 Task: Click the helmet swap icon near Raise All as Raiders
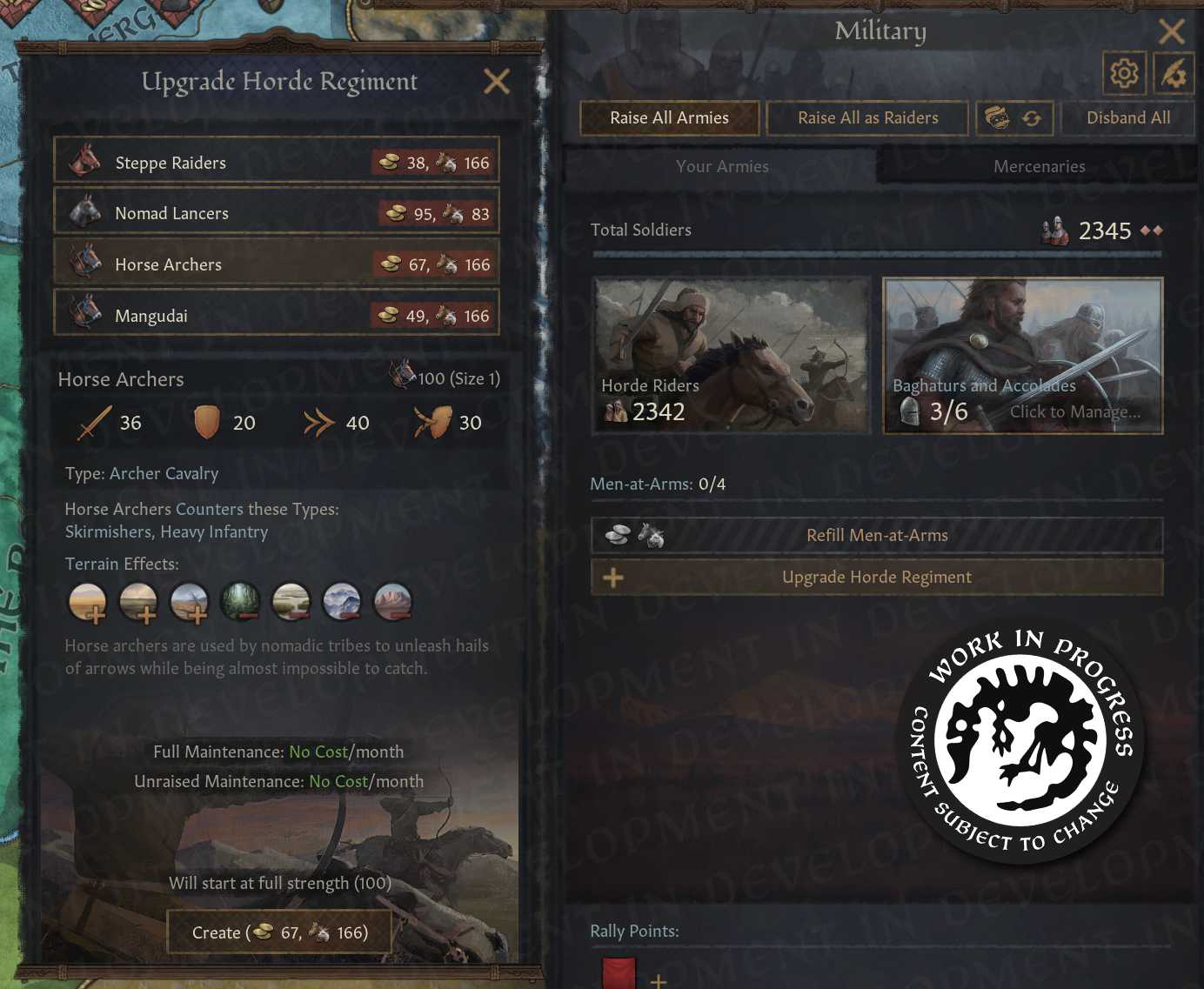[1013, 117]
